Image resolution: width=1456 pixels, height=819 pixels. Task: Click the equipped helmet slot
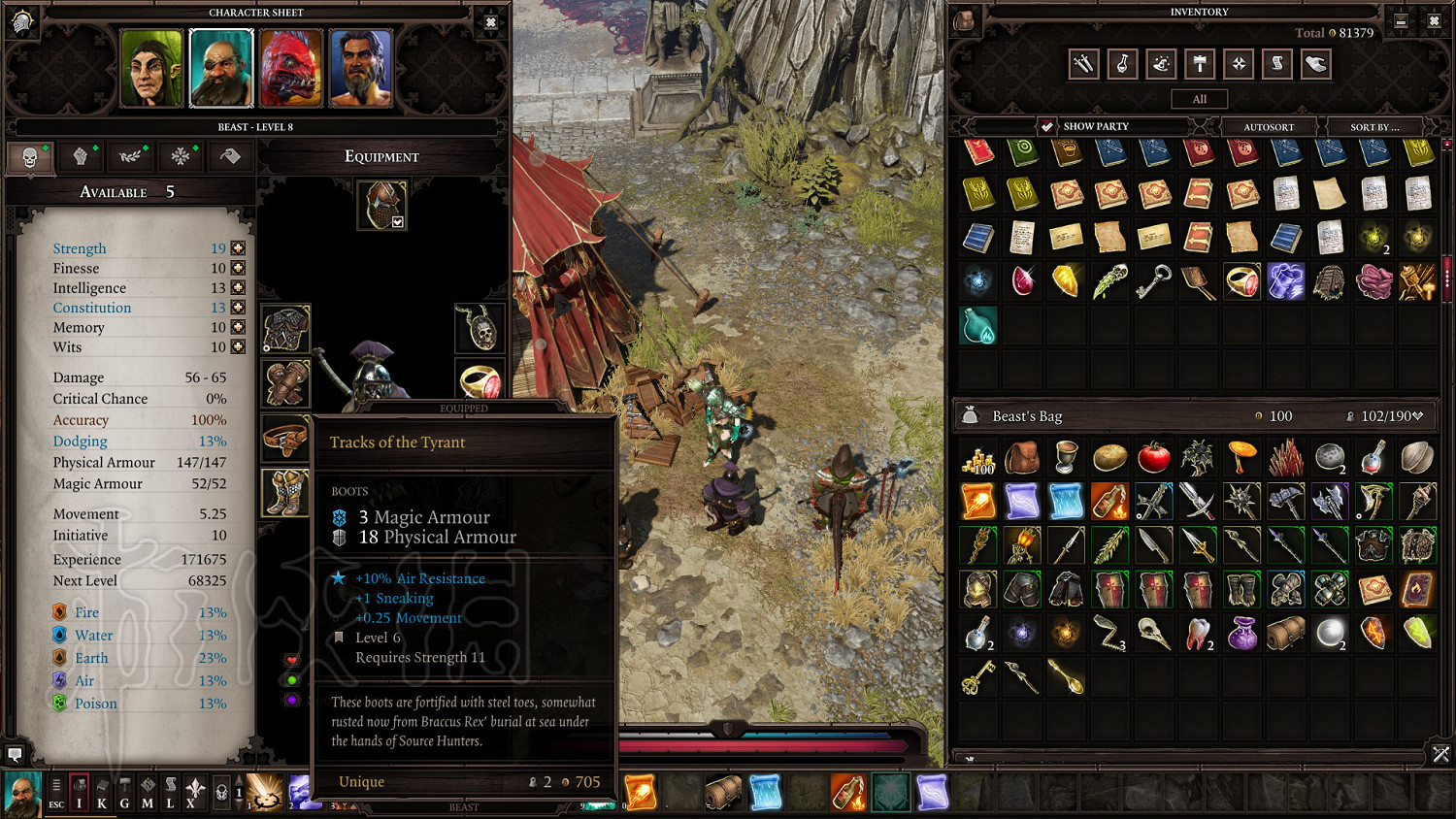[381, 205]
